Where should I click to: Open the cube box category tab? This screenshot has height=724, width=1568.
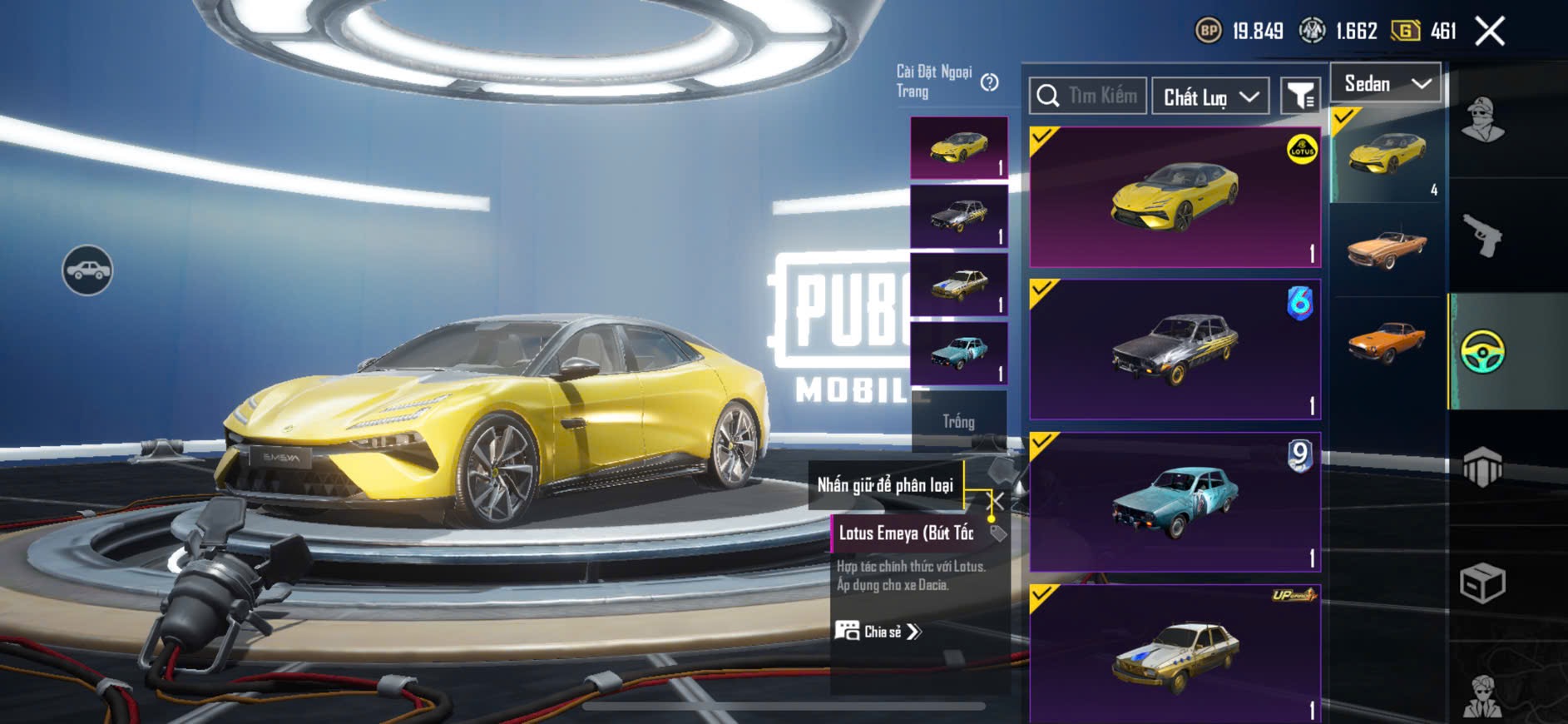(1482, 583)
